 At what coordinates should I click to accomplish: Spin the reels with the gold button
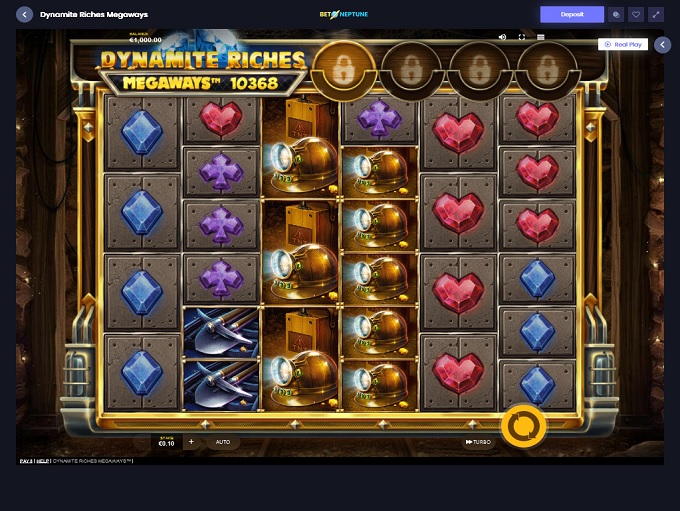pos(523,426)
